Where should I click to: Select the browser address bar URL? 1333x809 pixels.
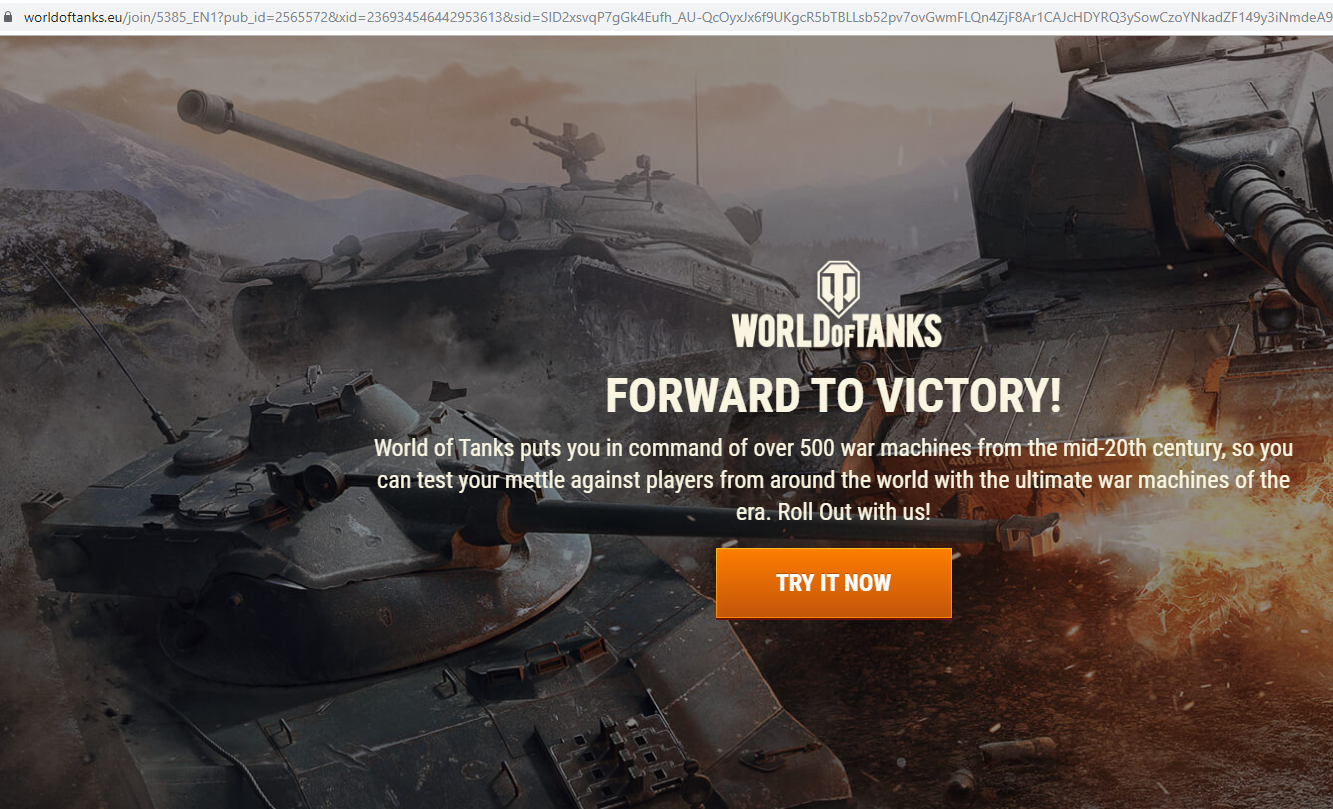(x=660, y=17)
